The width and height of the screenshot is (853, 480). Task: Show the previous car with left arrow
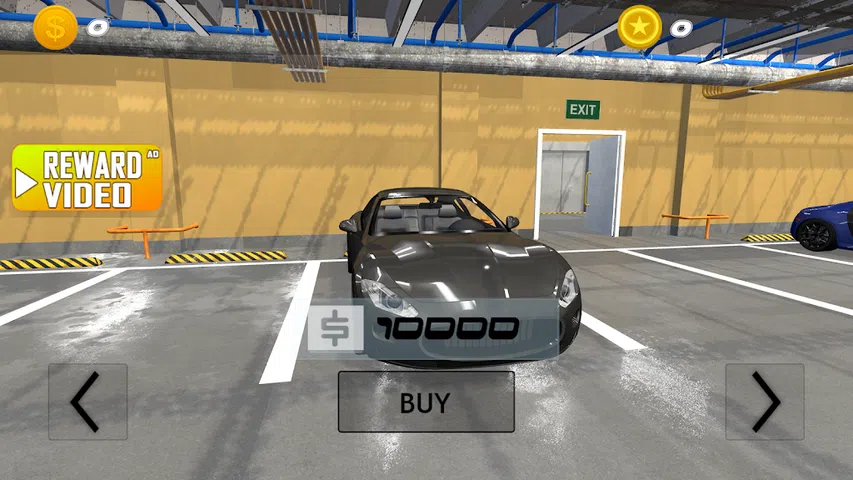pyautogui.click(x=88, y=402)
